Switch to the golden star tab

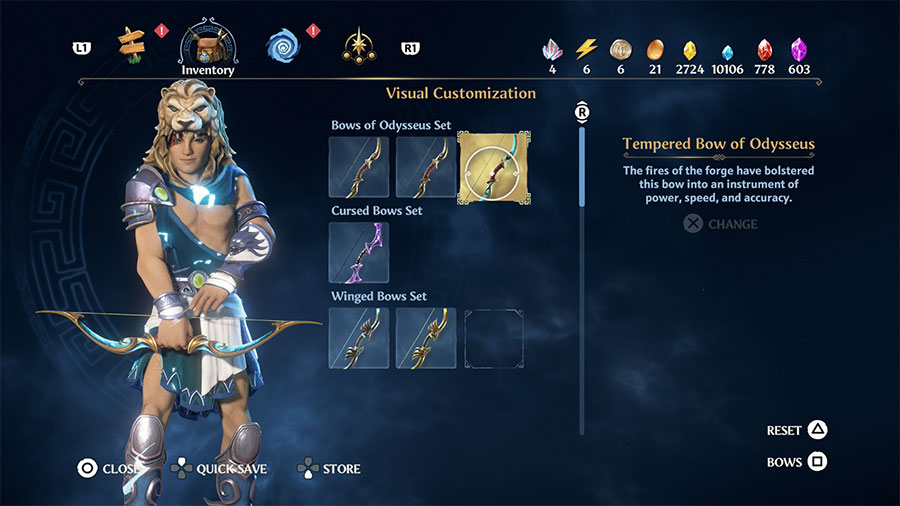[358, 44]
